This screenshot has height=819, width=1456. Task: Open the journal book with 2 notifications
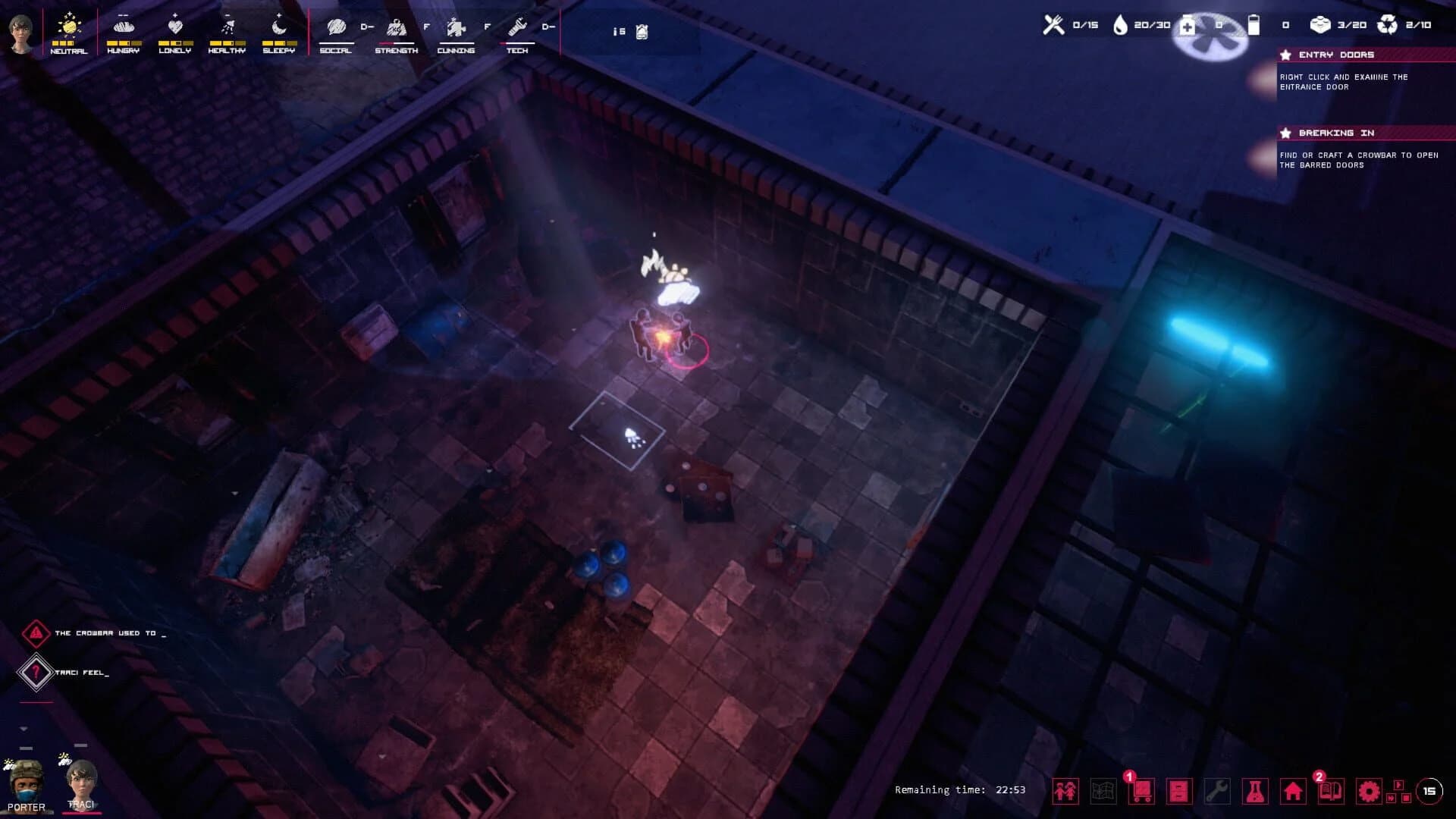[x=1332, y=791]
